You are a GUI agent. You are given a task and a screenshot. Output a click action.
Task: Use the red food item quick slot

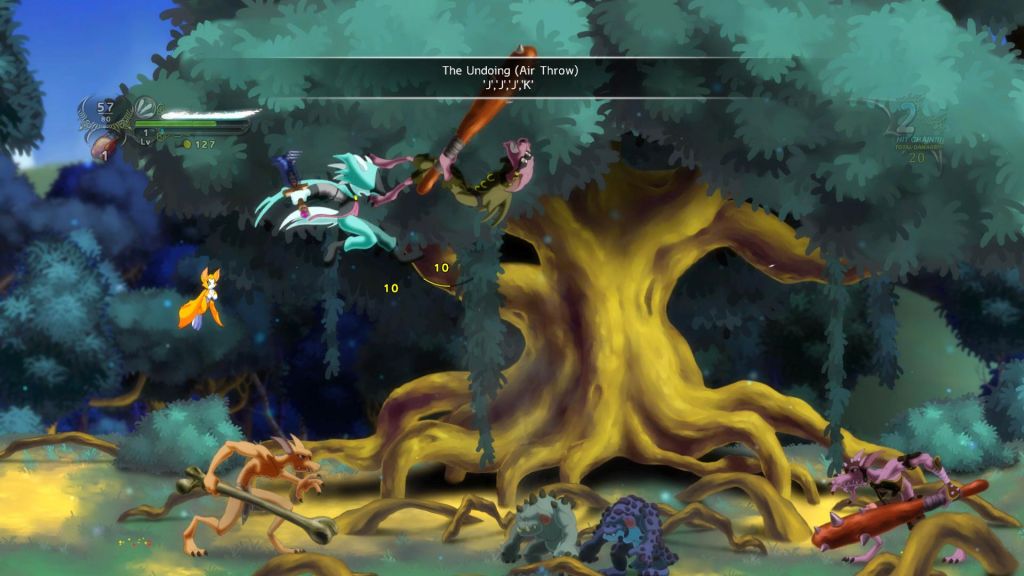(102, 150)
